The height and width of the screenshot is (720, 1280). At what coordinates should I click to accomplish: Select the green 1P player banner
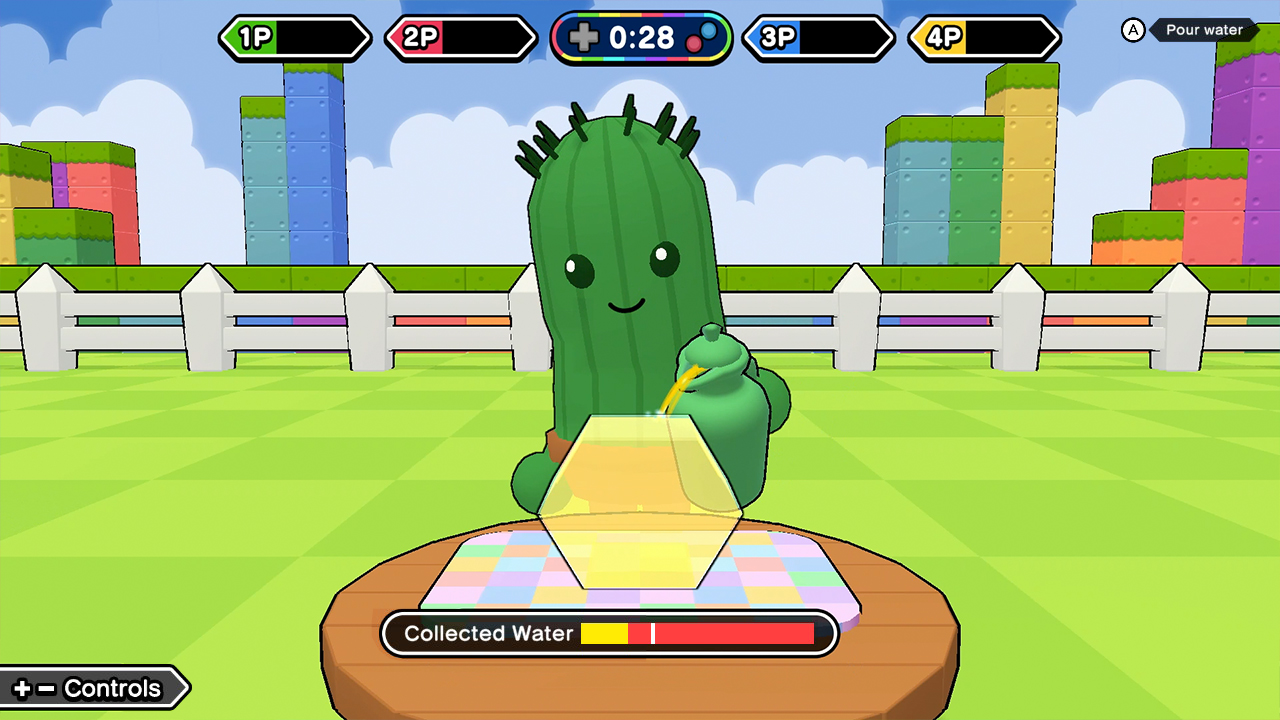tap(295, 39)
